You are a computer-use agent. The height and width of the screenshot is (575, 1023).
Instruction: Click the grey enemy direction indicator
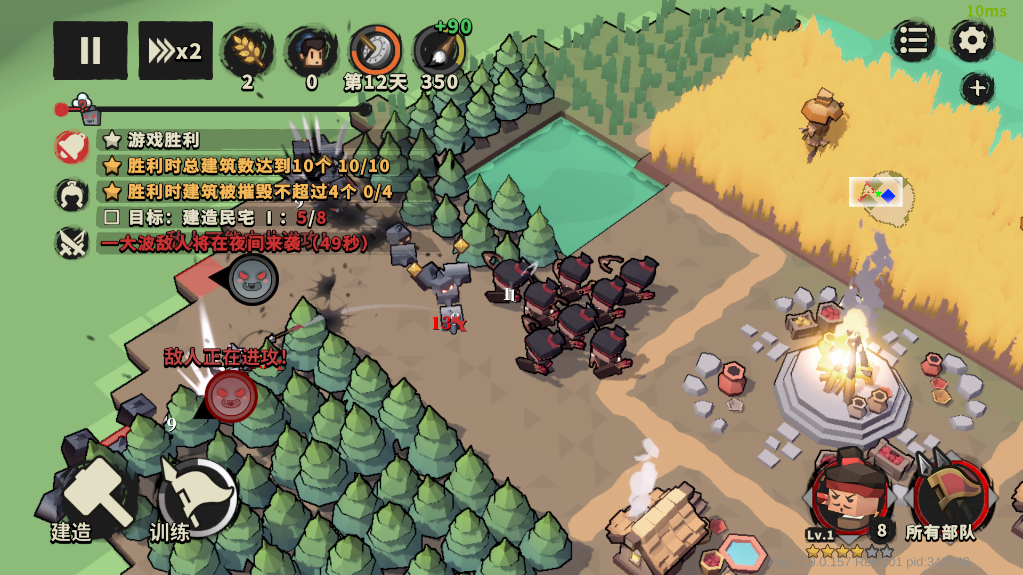[252, 278]
